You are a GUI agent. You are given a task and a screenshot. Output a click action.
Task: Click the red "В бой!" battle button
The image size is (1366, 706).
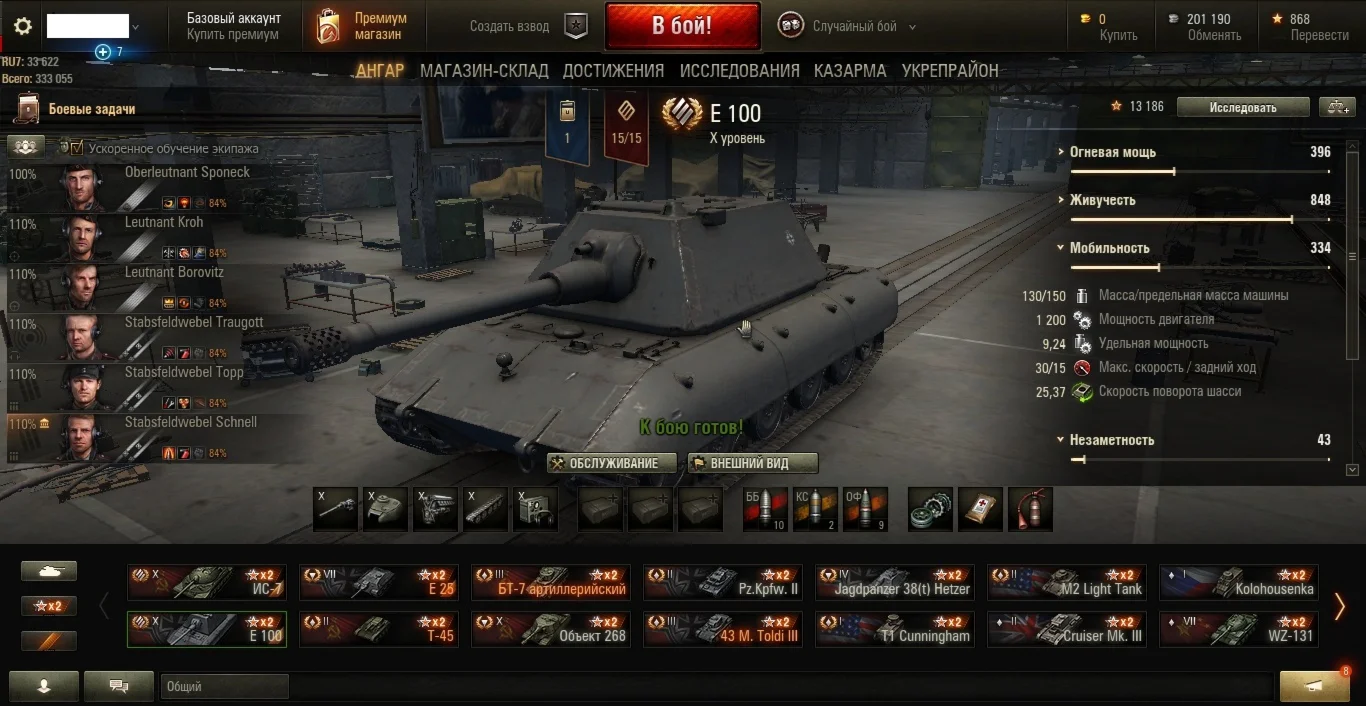point(682,26)
